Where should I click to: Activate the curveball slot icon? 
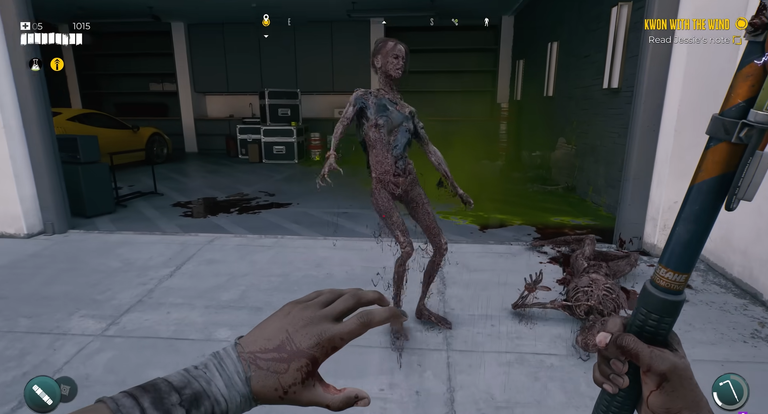pyautogui.click(x=42, y=393)
